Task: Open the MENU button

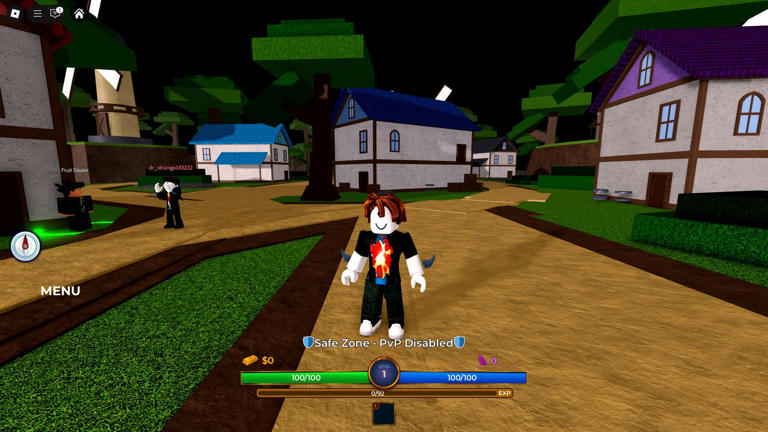Action: tap(60, 291)
